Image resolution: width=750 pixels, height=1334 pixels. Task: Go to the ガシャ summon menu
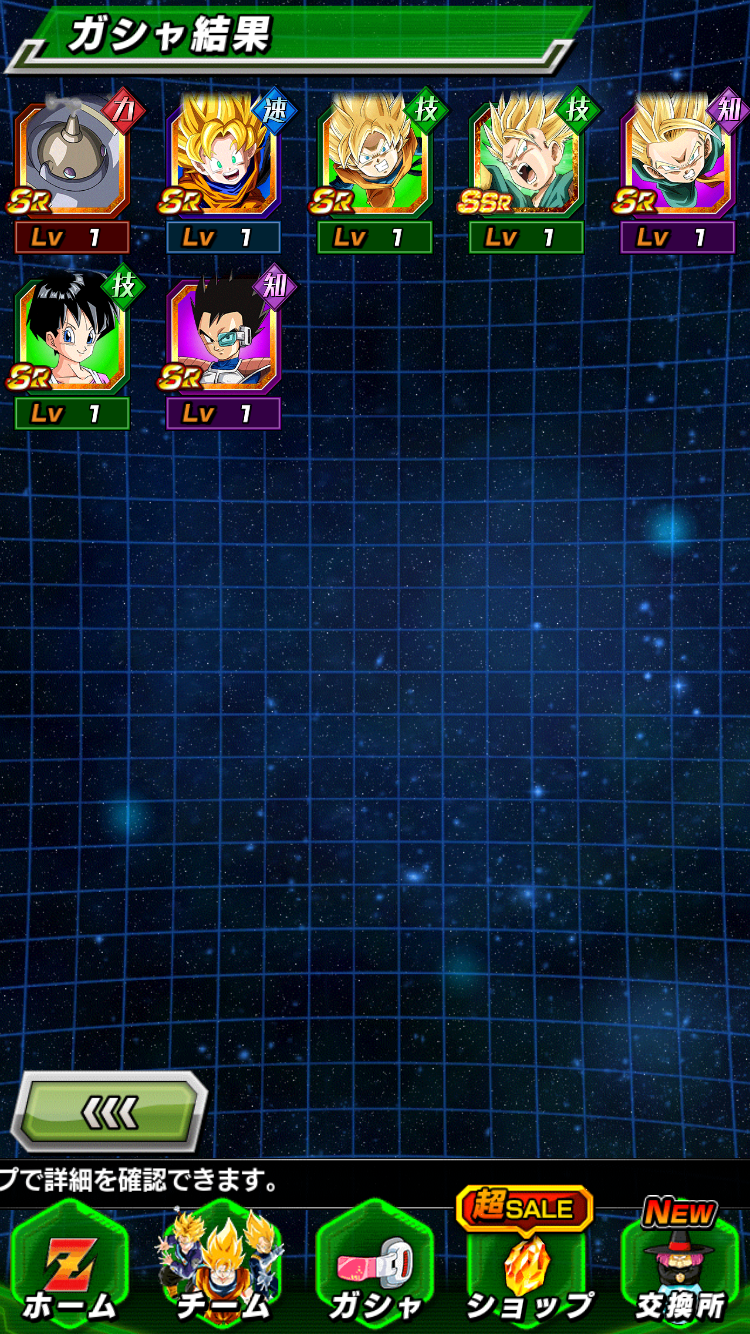374,1269
